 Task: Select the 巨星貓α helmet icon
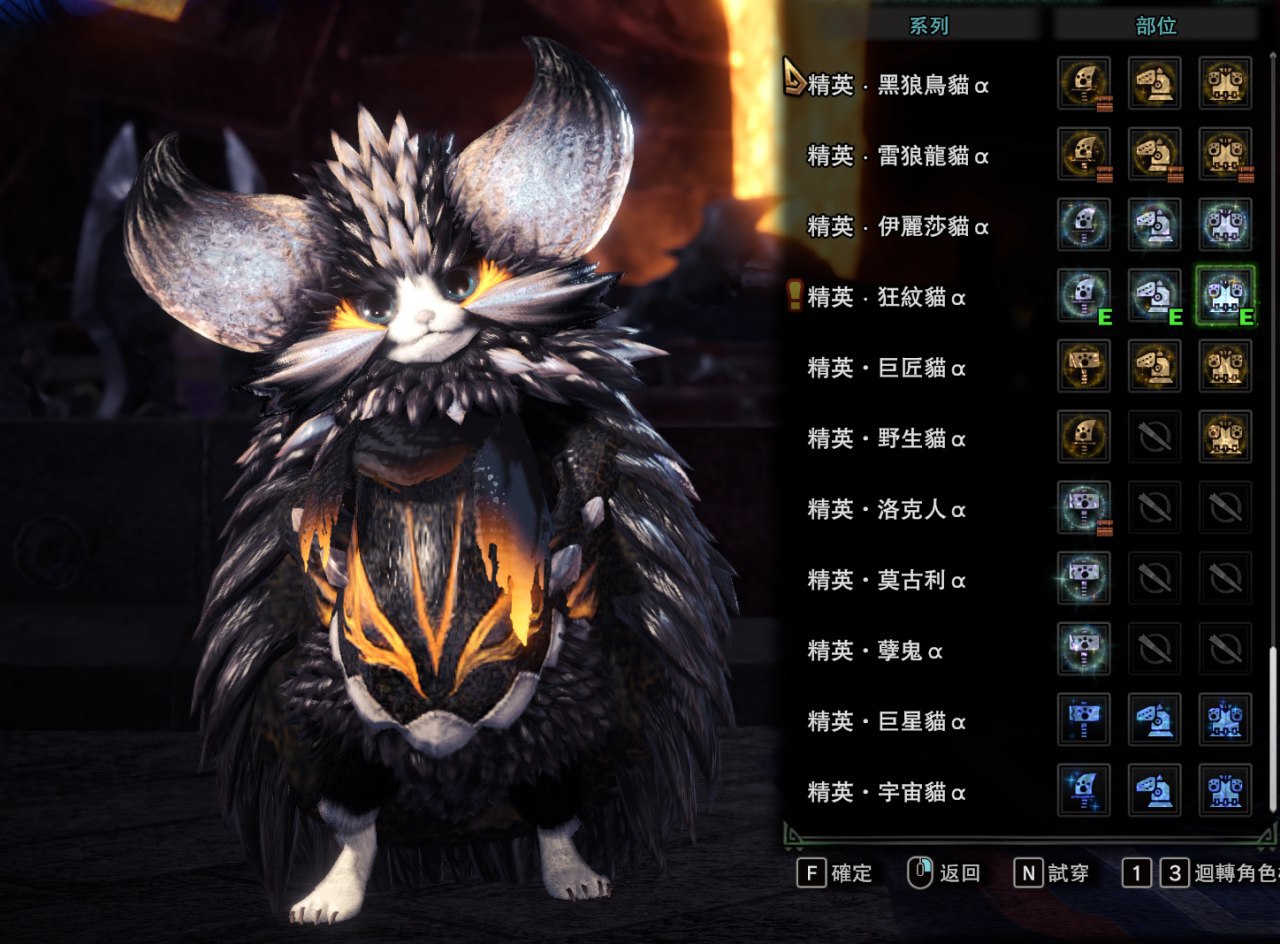coord(1155,719)
